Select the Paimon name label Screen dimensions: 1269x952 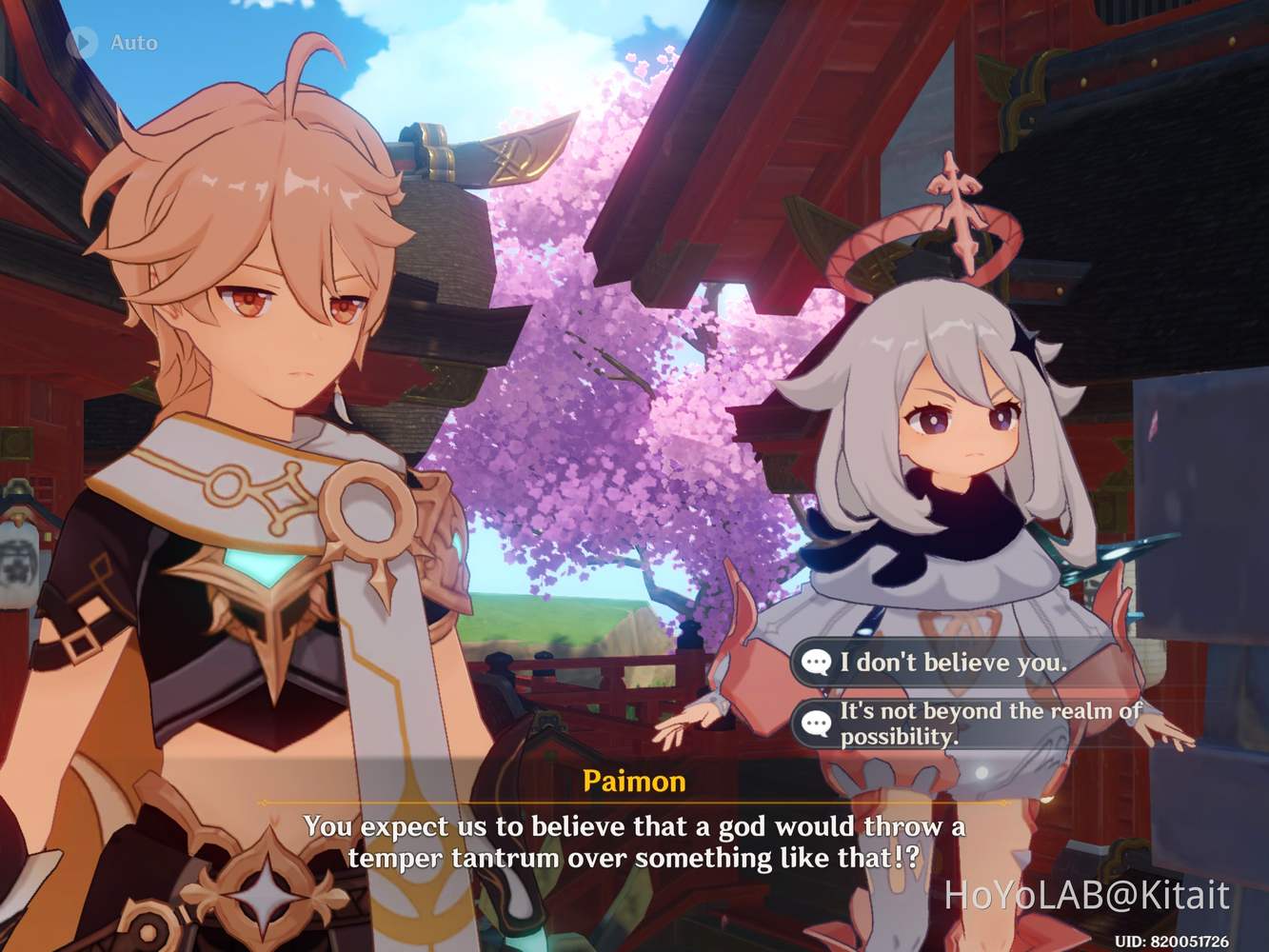click(x=633, y=783)
